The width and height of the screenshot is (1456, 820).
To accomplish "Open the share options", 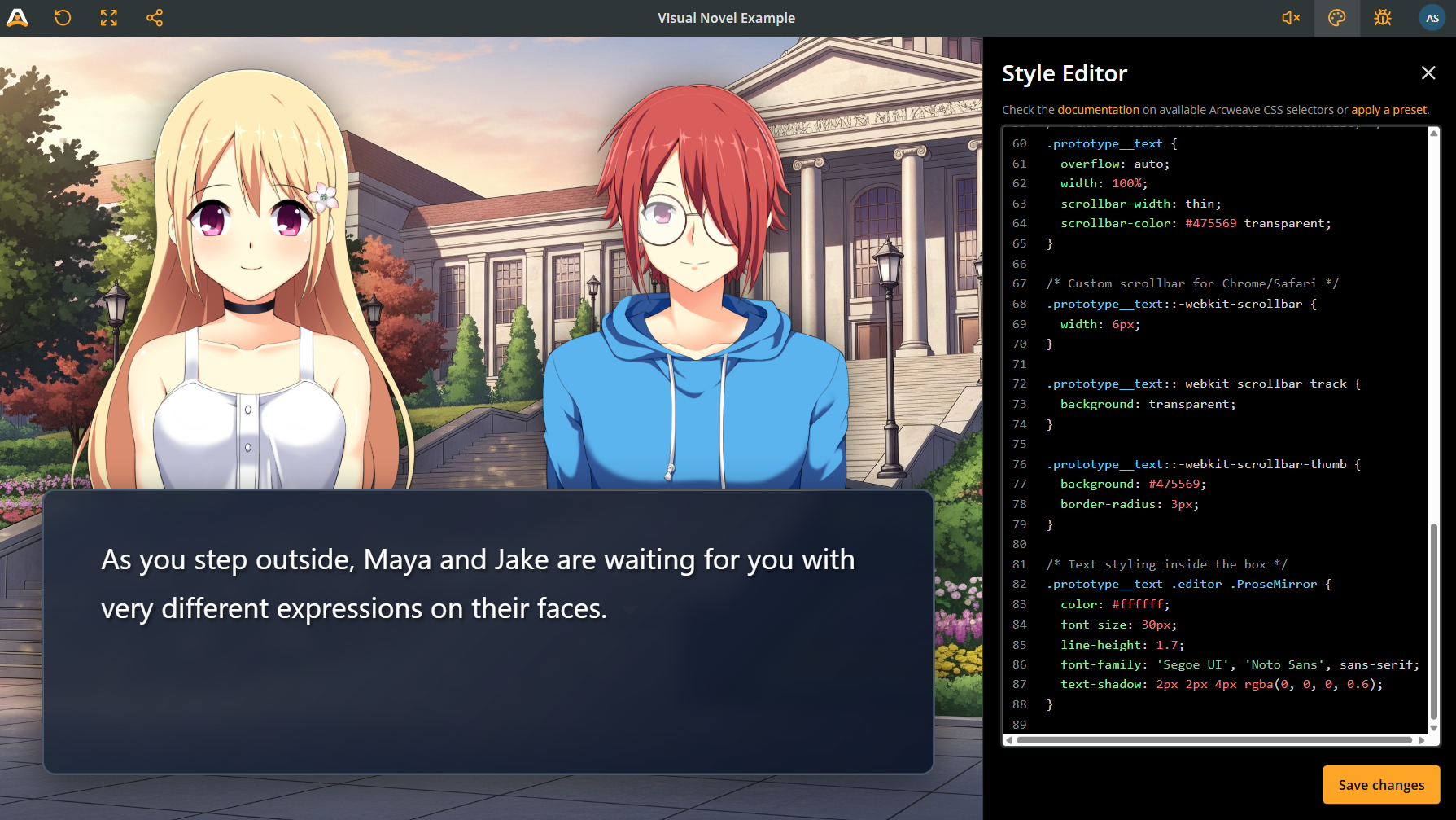I will tap(155, 18).
